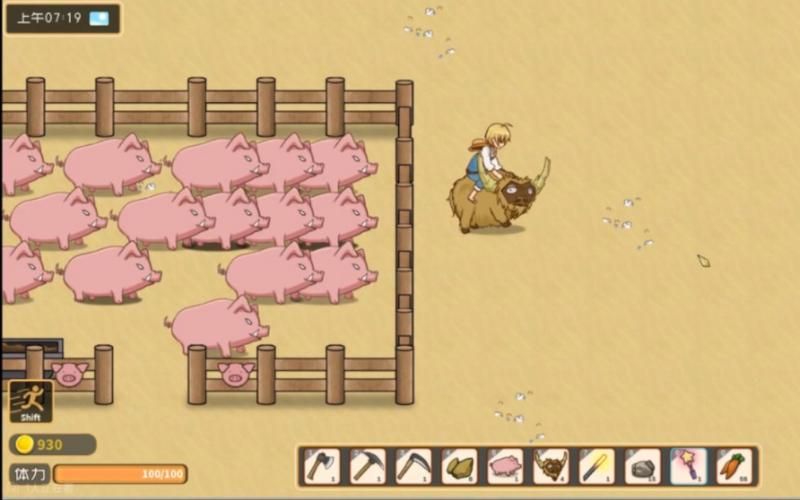Toggle the Shift sprint icon

coord(30,401)
